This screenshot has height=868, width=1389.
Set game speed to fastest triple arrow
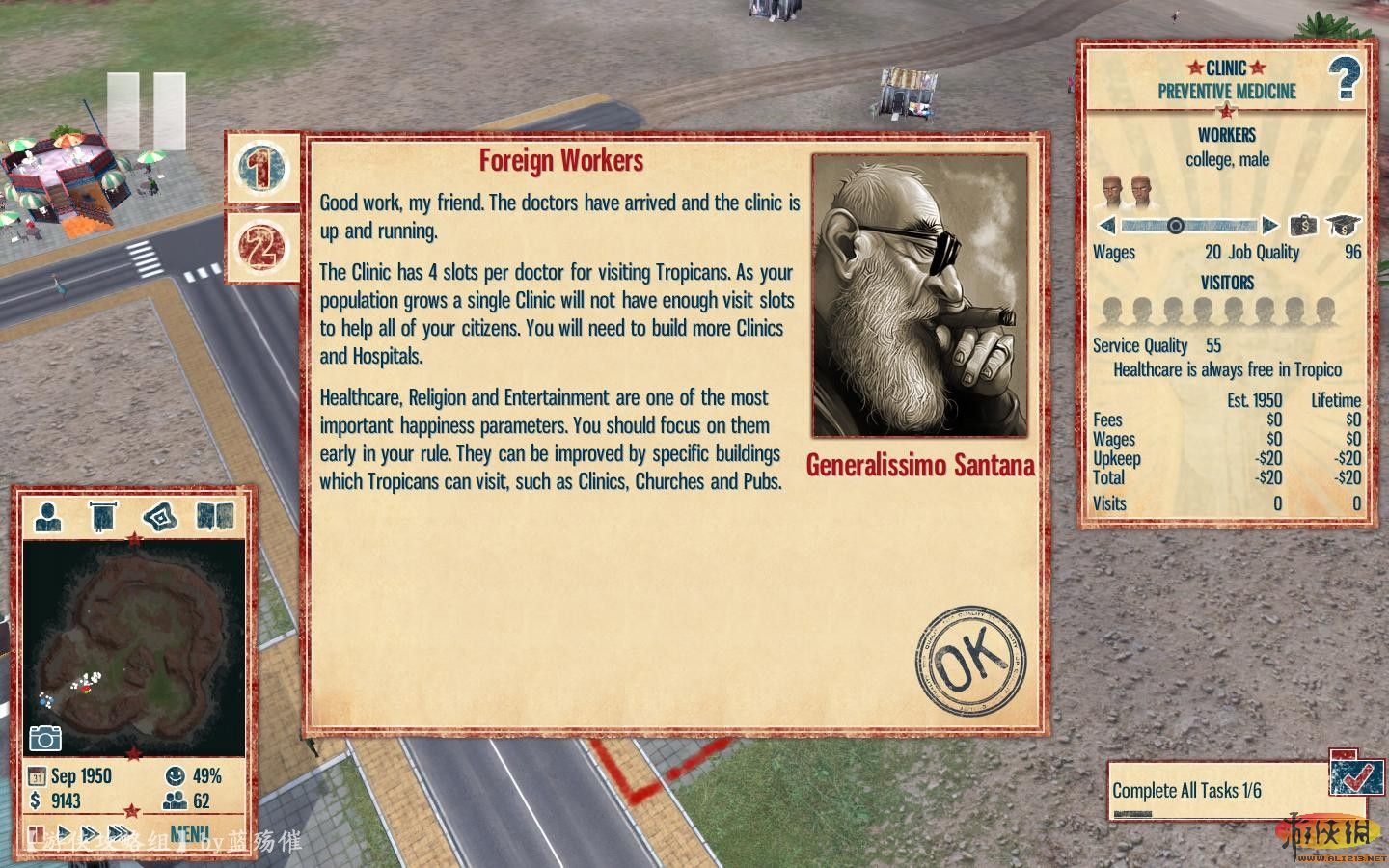[x=121, y=833]
